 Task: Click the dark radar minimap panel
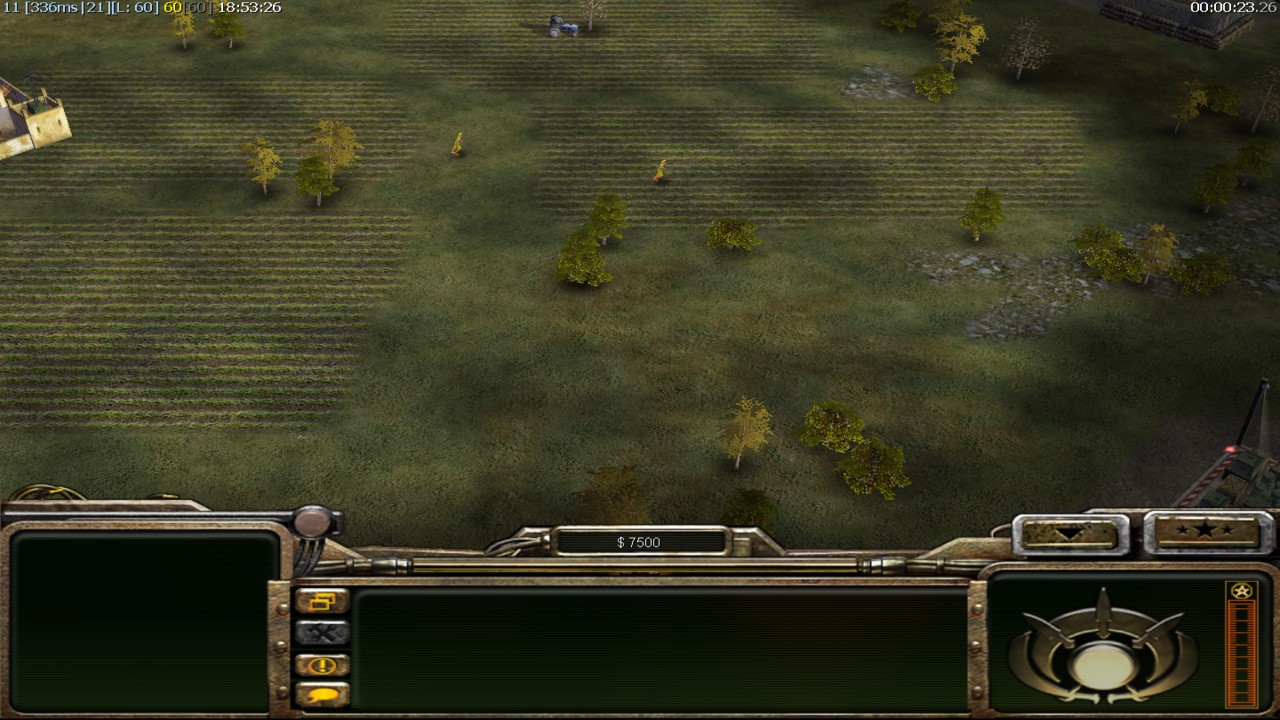click(144, 621)
